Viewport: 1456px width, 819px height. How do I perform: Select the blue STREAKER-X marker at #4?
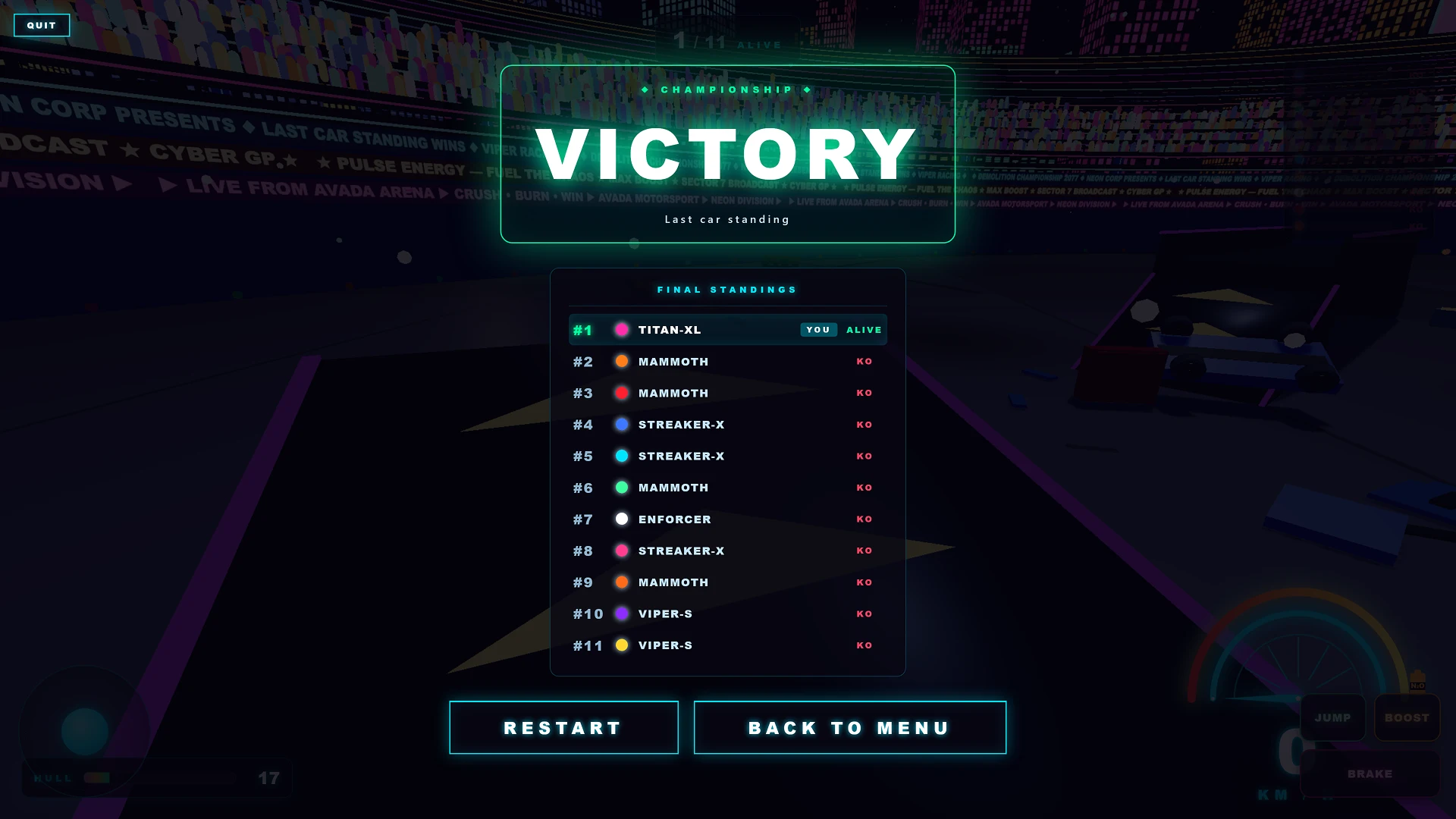[x=621, y=425]
